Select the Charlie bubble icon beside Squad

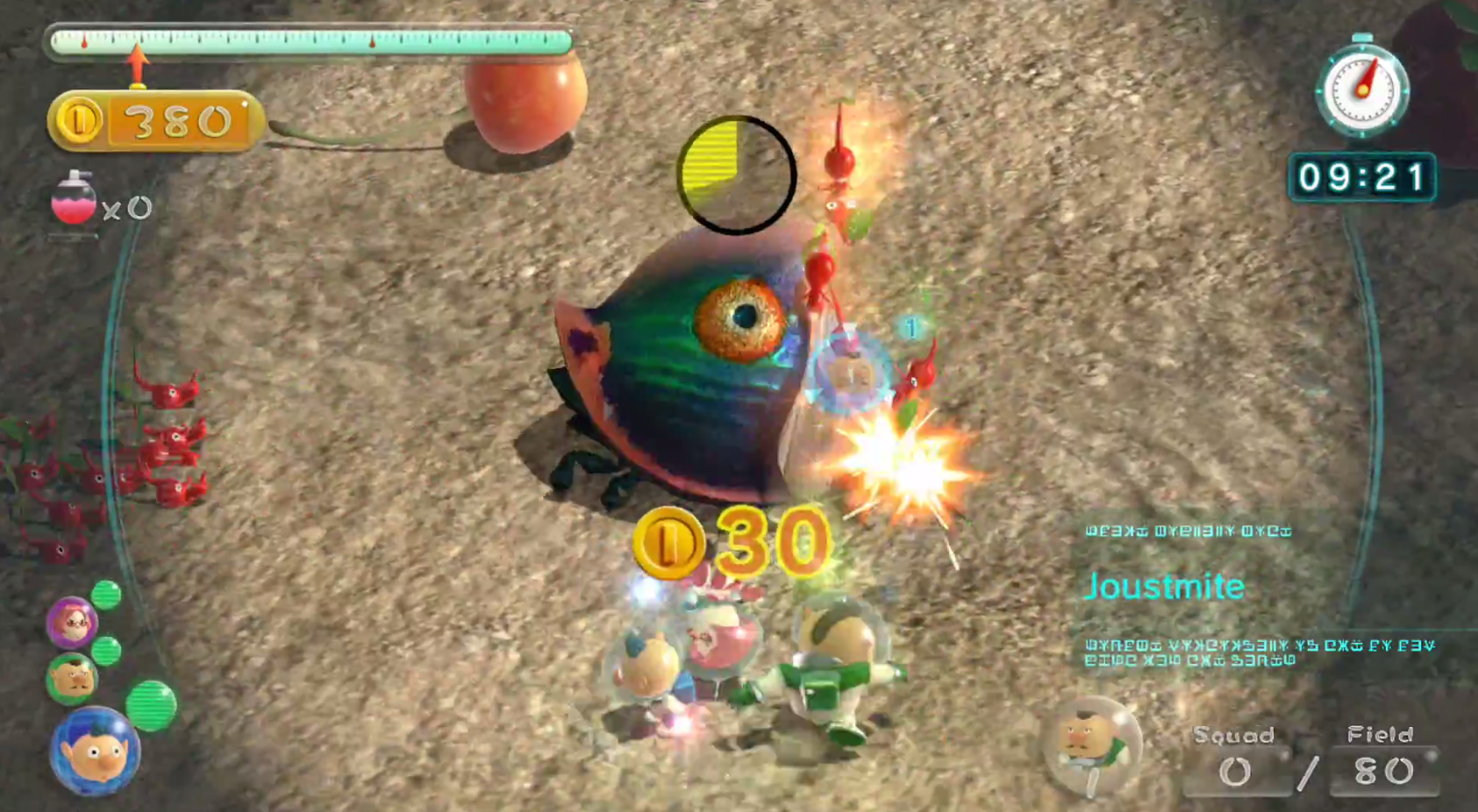[x=1091, y=746]
